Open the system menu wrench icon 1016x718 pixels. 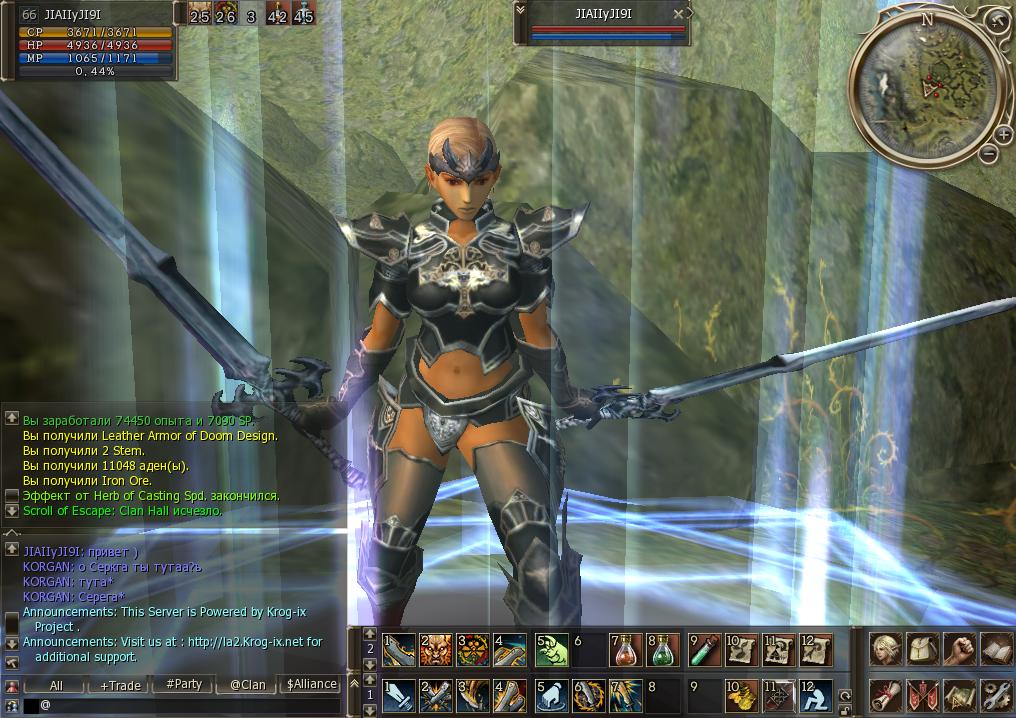click(996, 693)
